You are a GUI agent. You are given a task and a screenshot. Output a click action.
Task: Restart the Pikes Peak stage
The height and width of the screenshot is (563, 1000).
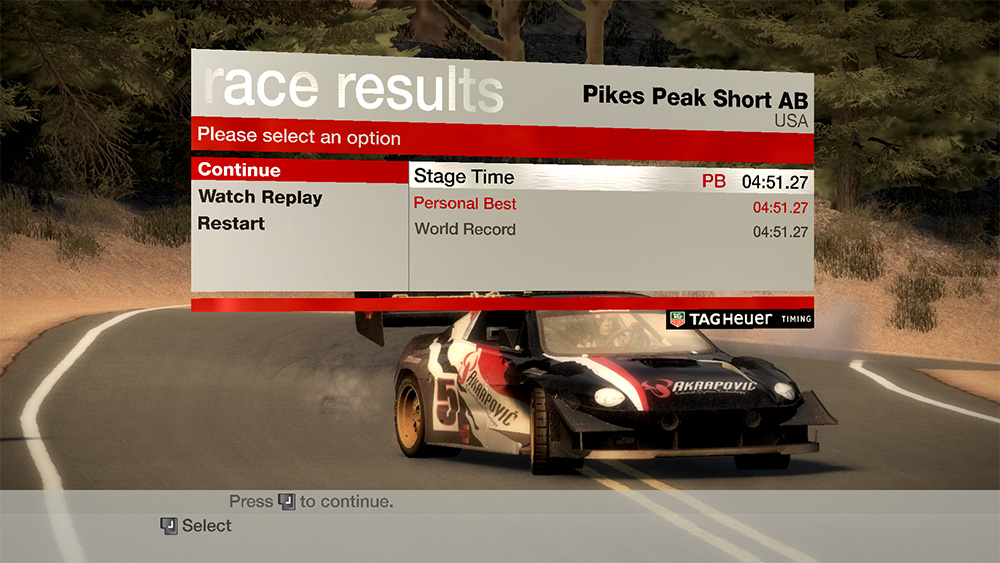click(x=231, y=223)
